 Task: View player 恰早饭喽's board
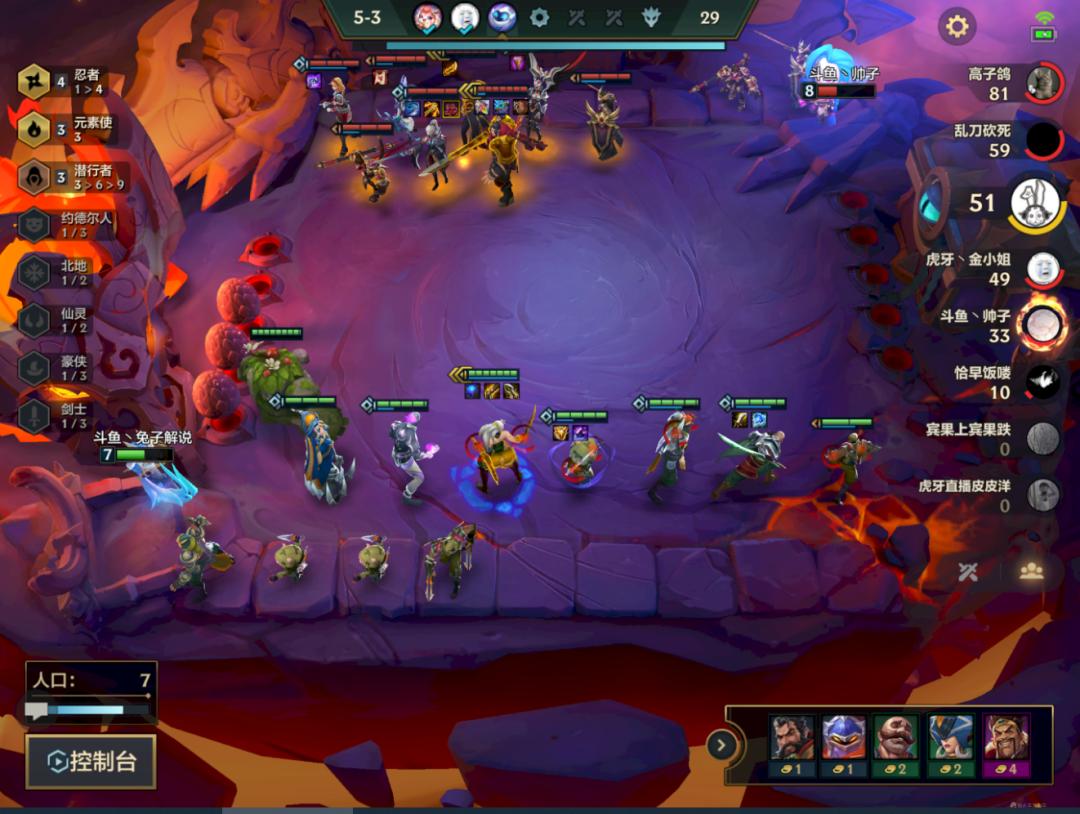click(x=1043, y=382)
